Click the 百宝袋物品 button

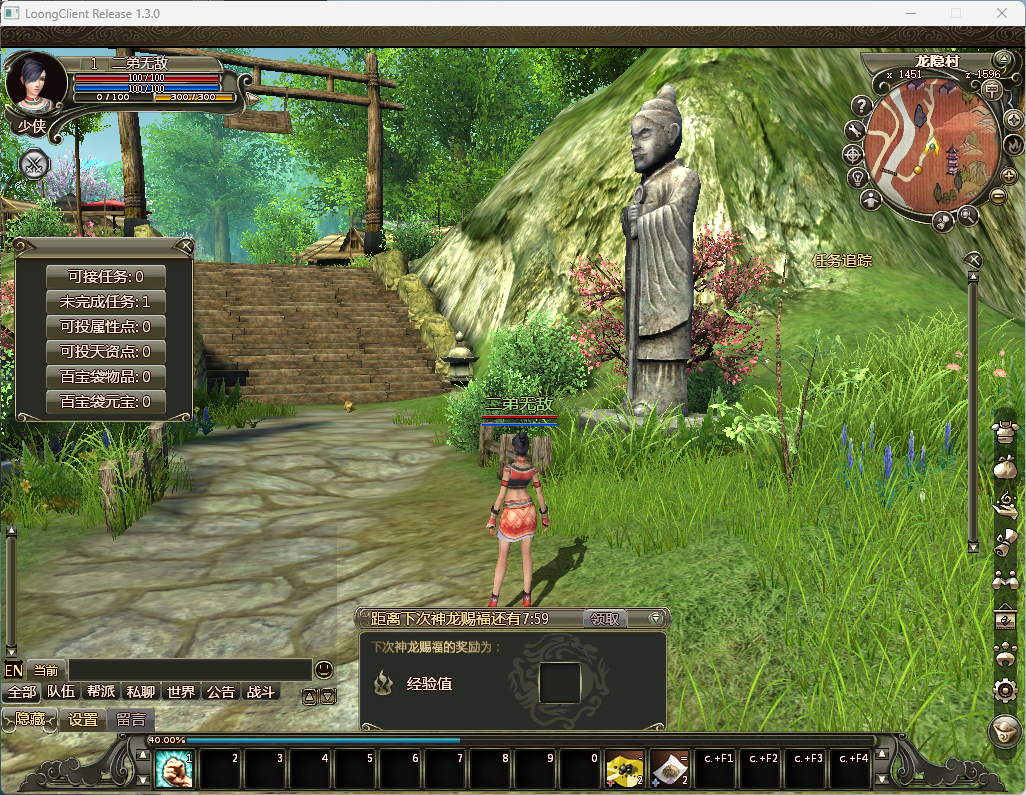click(x=105, y=377)
